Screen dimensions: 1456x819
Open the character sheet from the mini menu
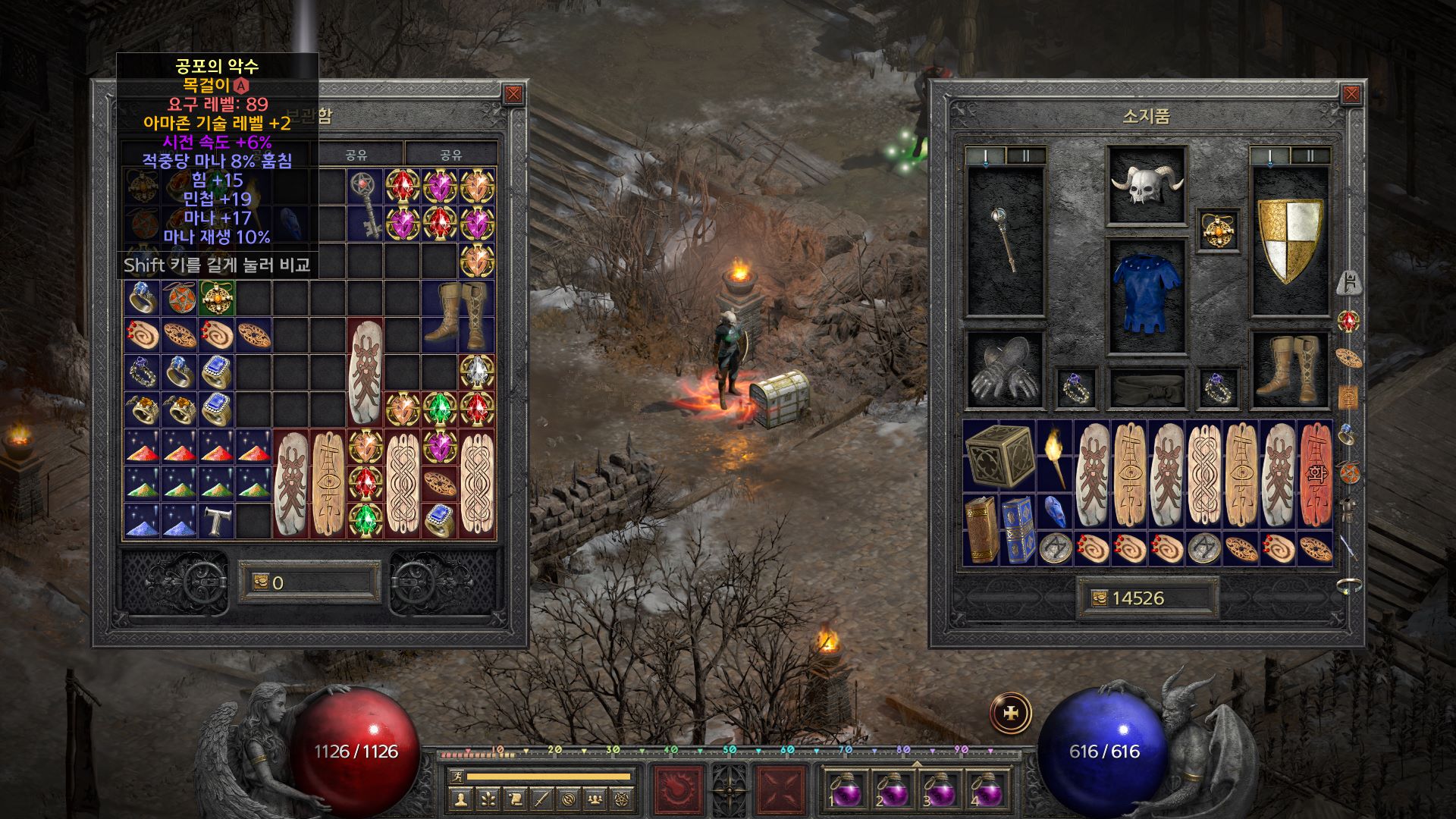(x=461, y=799)
